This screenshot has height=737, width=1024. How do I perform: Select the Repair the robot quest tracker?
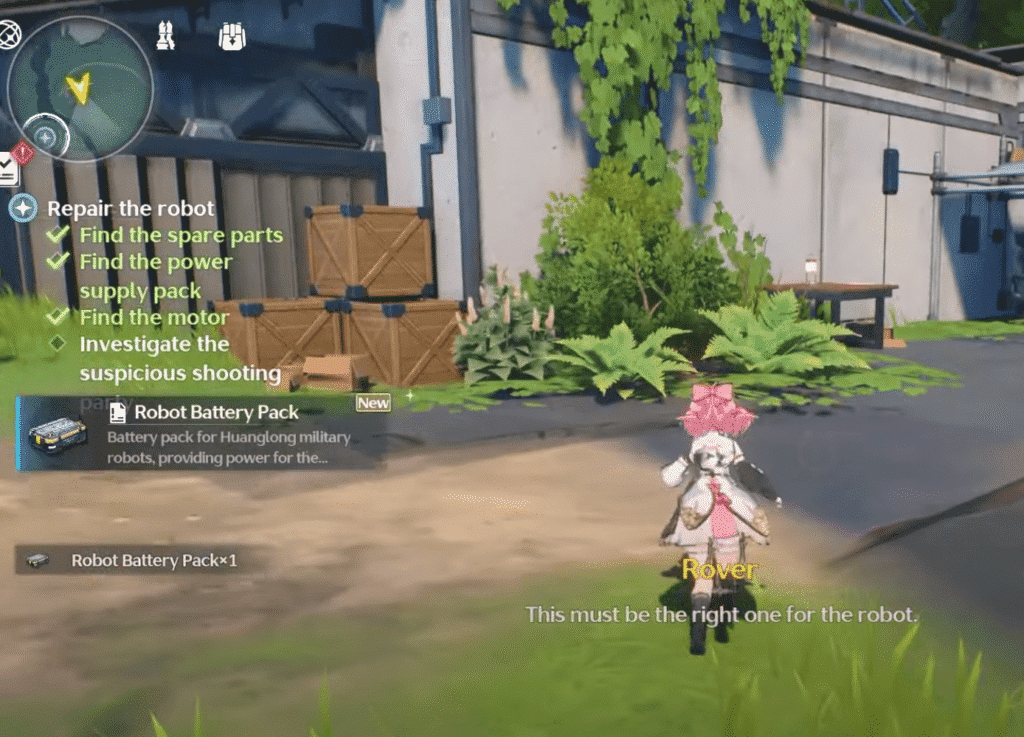(x=130, y=209)
